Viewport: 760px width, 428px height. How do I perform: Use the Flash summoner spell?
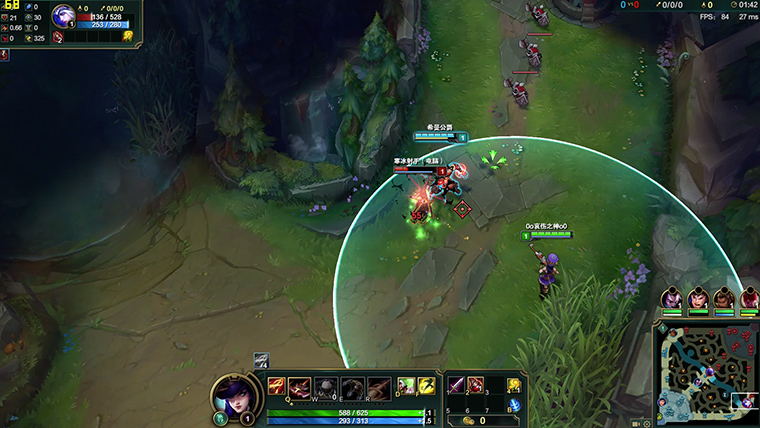coord(426,386)
